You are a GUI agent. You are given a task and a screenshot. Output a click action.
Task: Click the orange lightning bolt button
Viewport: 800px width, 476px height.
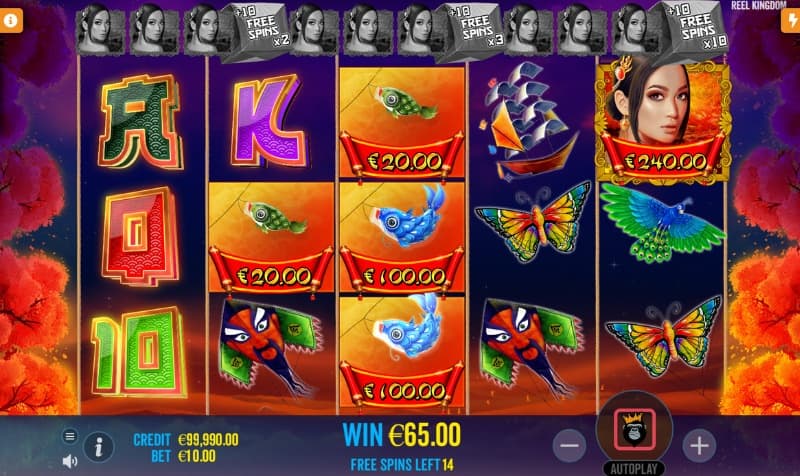click(x=789, y=22)
